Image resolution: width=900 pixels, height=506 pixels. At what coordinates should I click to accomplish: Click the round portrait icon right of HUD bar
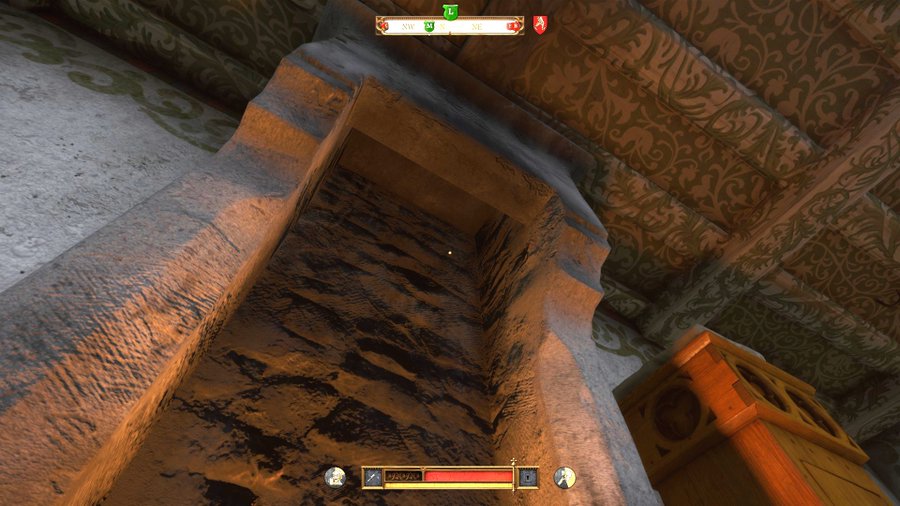tap(564, 477)
